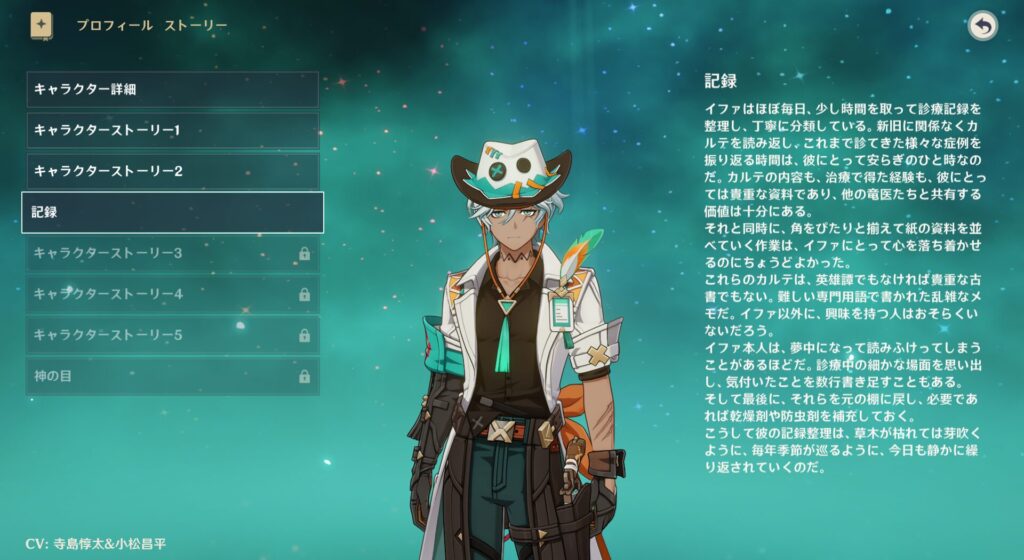The height and width of the screenshot is (560, 1024).
Task: Select キャラクターストーリー1 from the list
Action: (x=172, y=130)
